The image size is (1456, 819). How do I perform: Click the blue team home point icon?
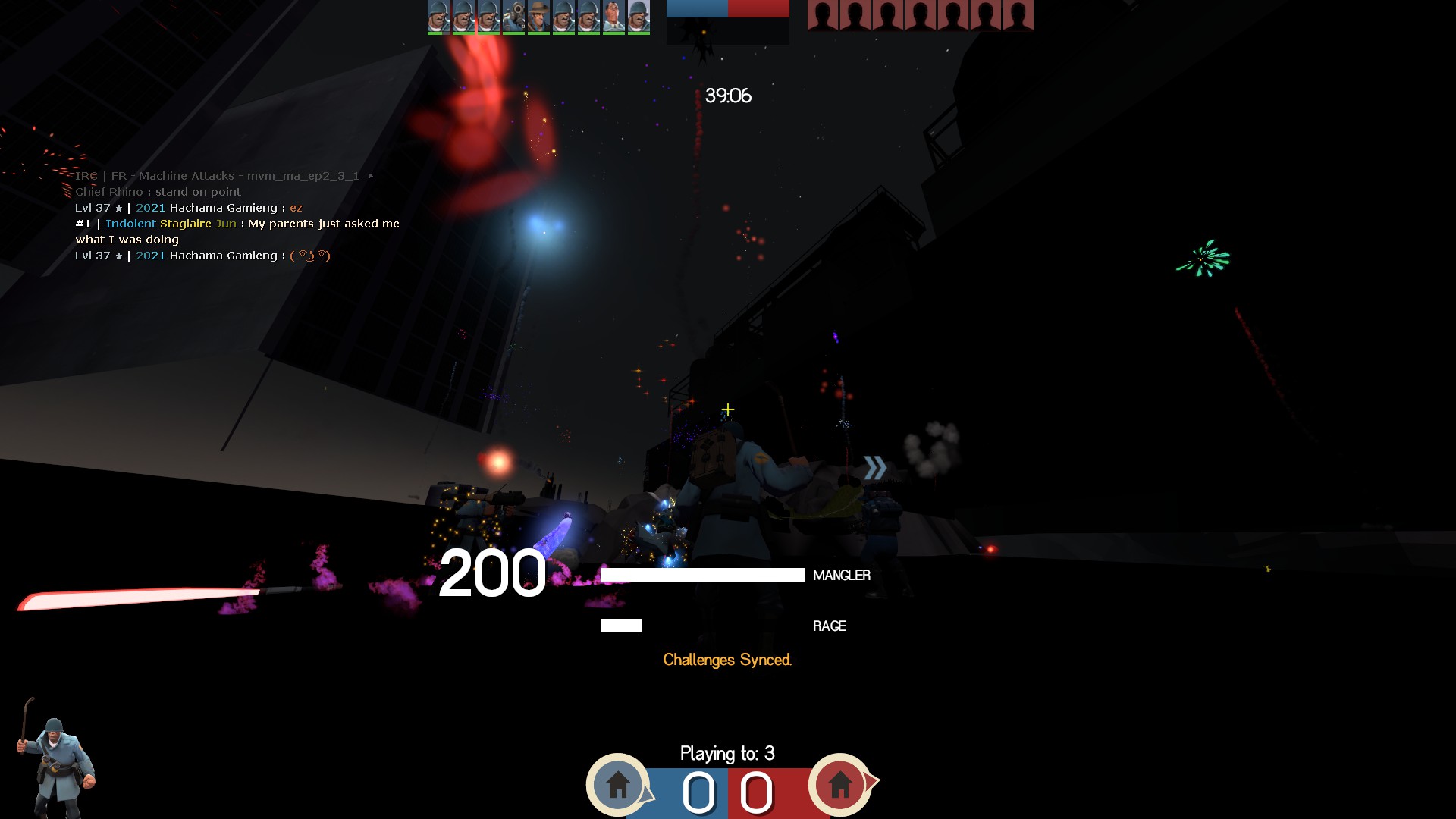pyautogui.click(x=618, y=784)
